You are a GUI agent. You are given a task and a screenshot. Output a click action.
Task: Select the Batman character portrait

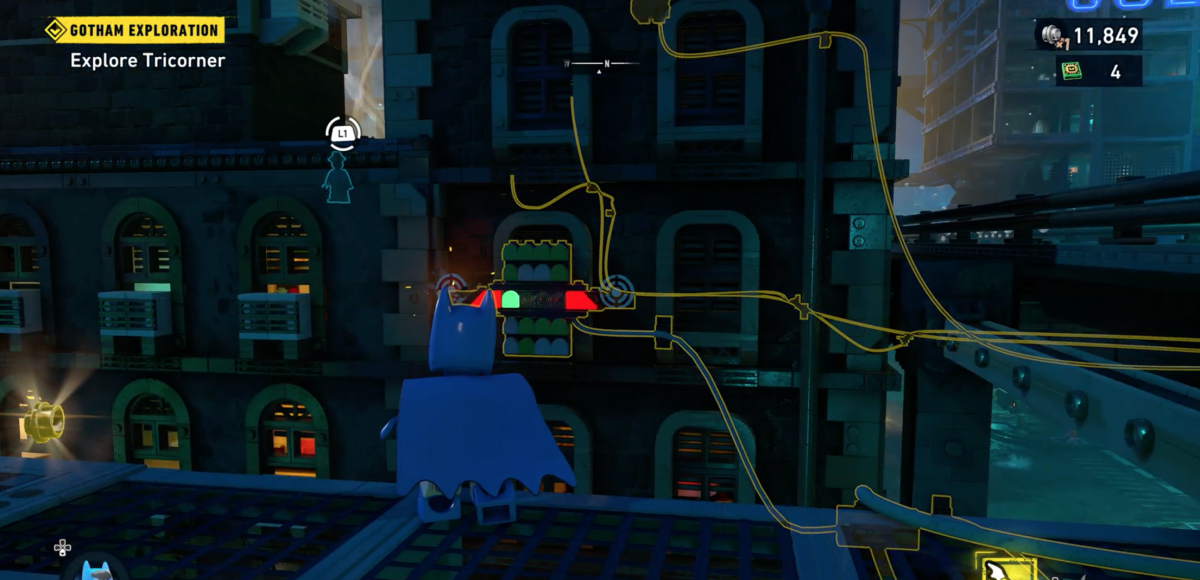[x=94, y=570]
